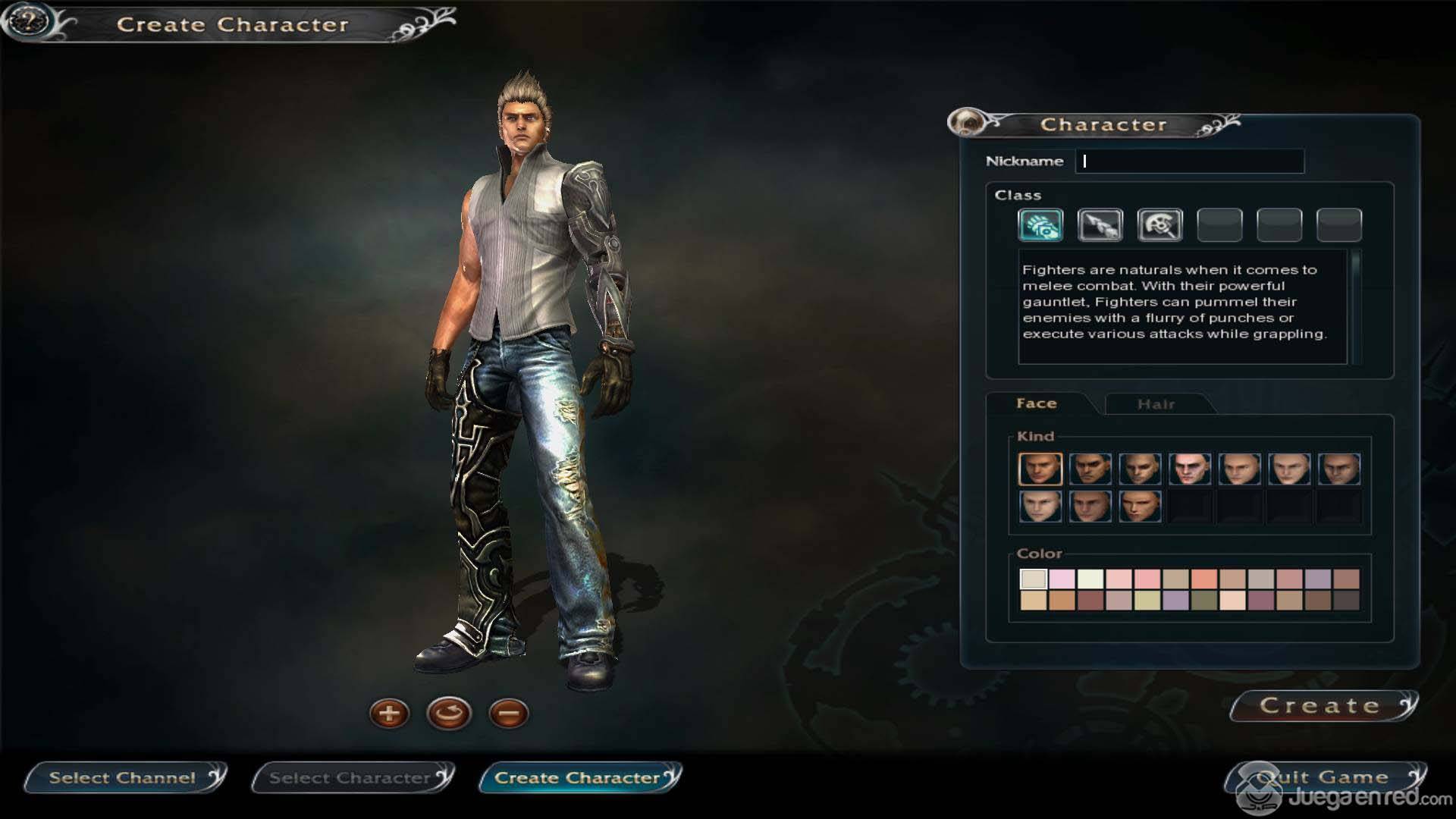This screenshot has height=819, width=1456.
Task: Select the first face kind thumbnail
Action: [1040, 469]
